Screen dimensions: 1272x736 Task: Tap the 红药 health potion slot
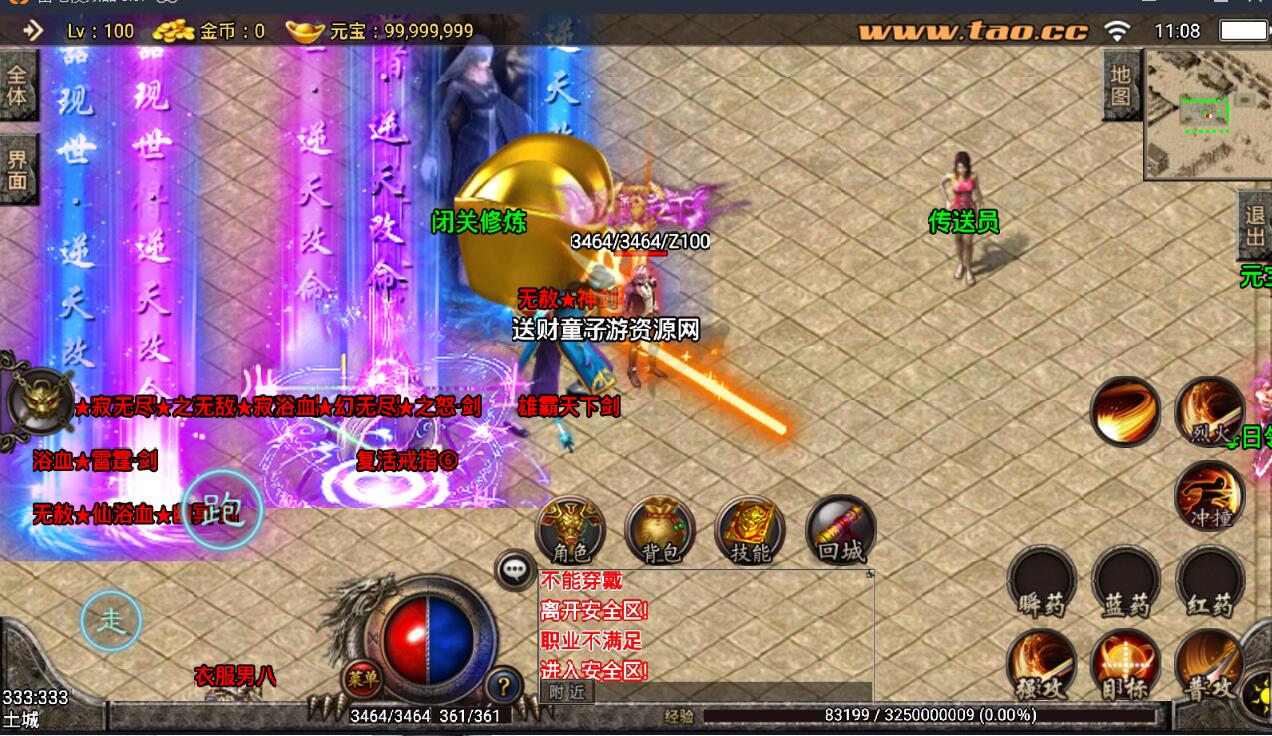tap(1209, 582)
